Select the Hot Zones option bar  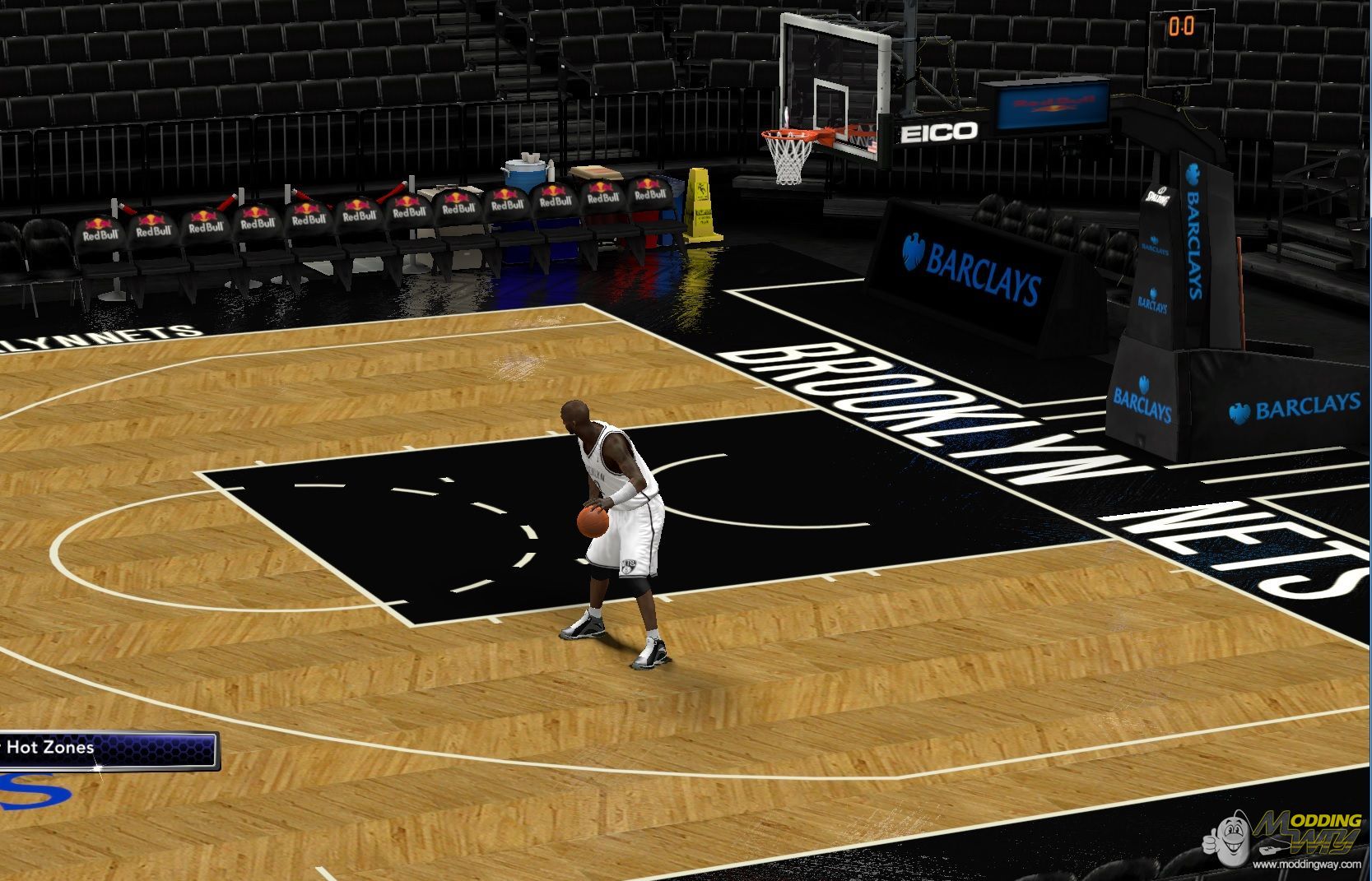tap(107, 749)
